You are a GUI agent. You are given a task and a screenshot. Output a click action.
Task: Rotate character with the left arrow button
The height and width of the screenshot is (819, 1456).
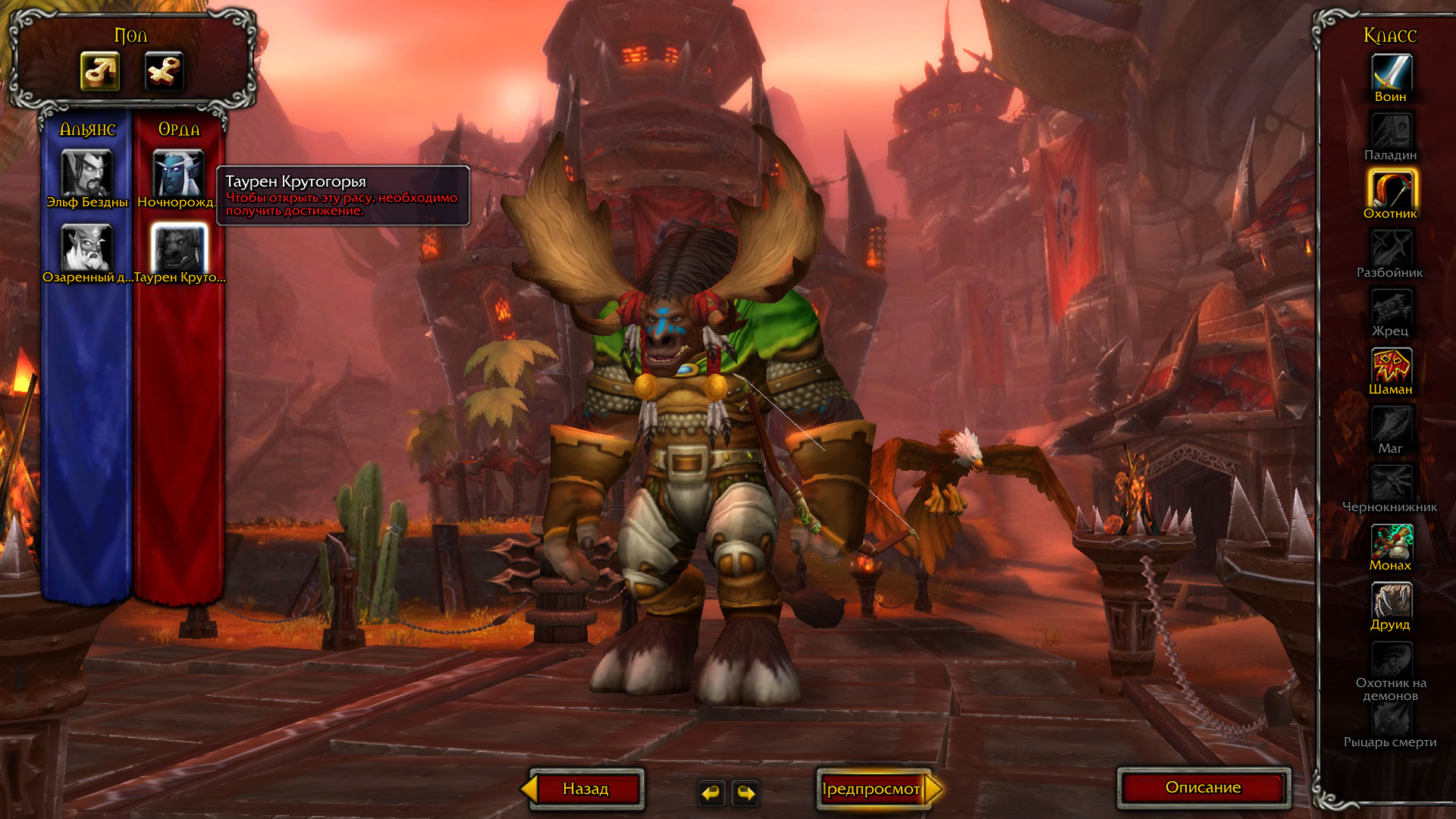click(x=711, y=792)
